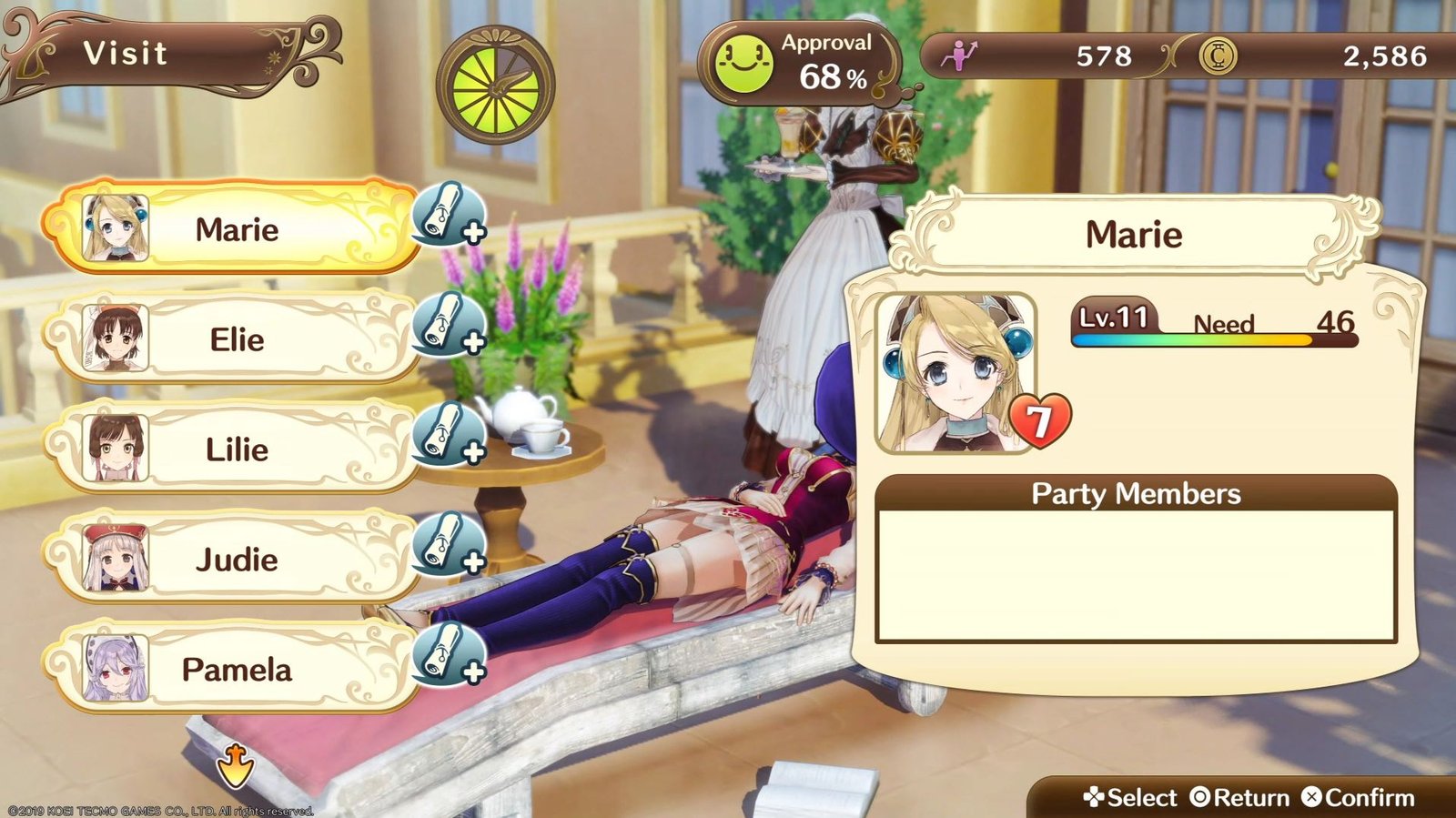Viewport: 1456px width, 818px height.
Task: Open the scroll-plus icon beside Pamela
Action: 449,654
